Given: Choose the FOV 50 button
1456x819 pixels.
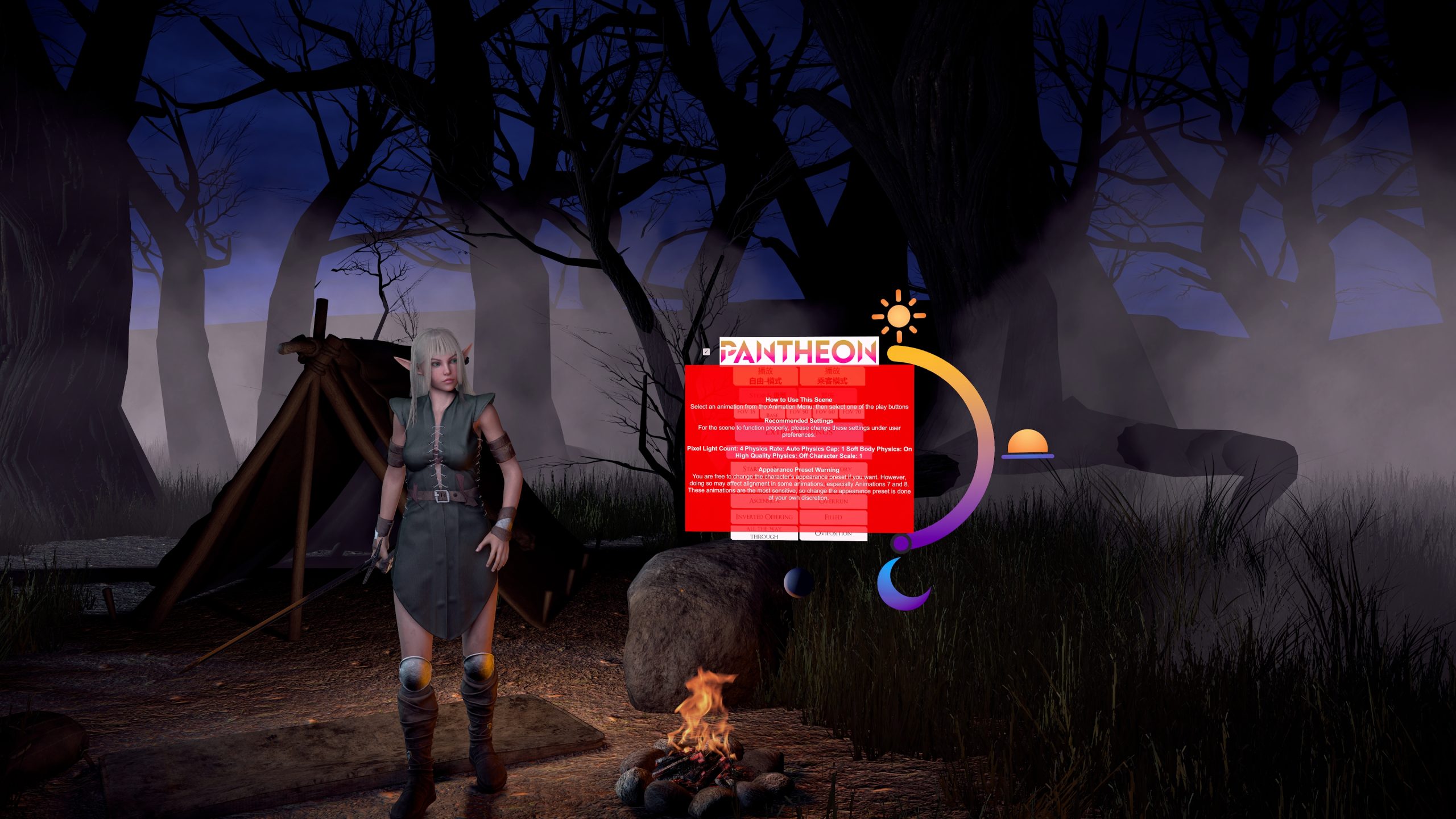Looking at the screenshot, I should (x=799, y=412).
